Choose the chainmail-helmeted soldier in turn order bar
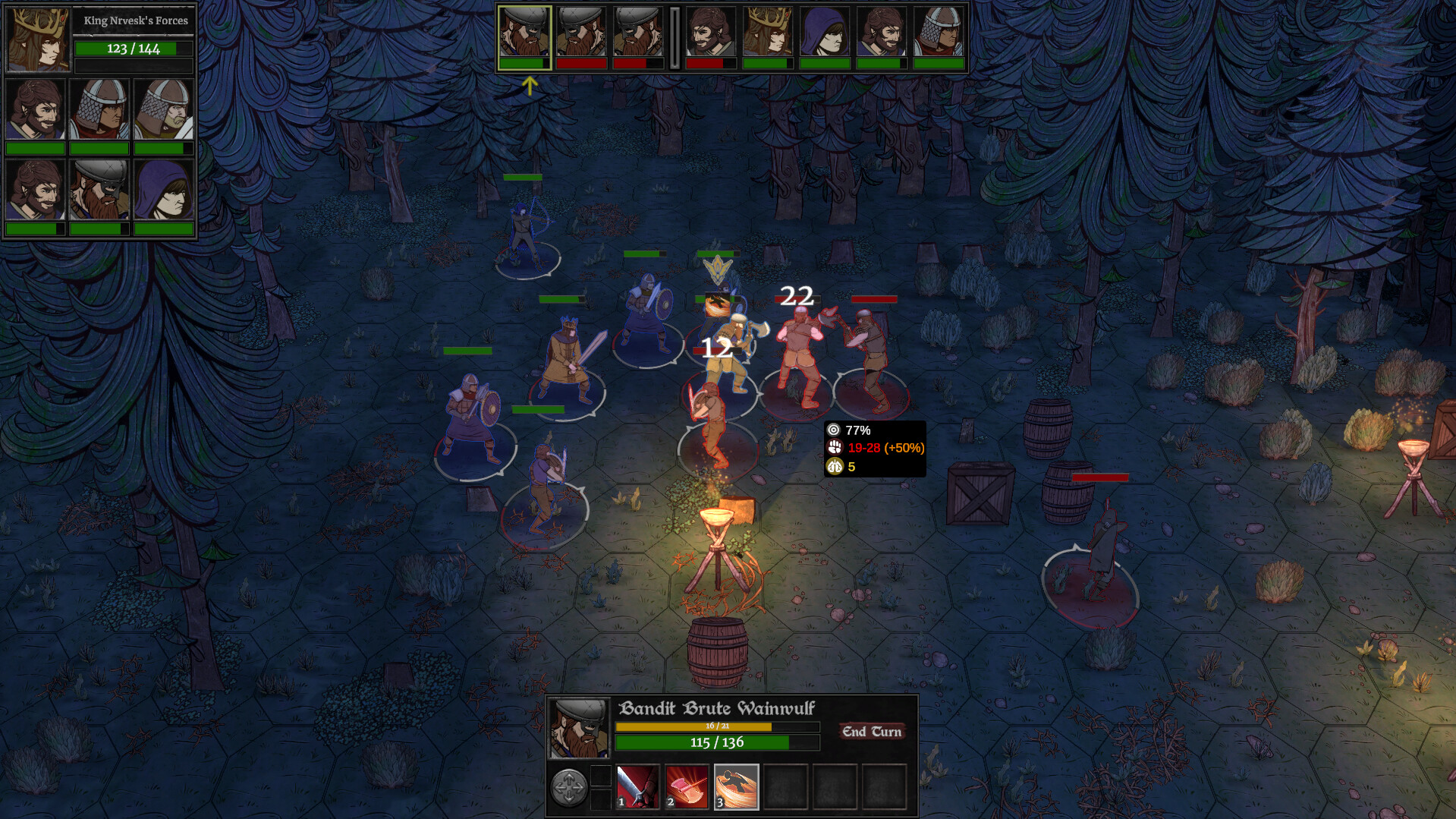Viewport: 1456px width, 819px height. 939,32
